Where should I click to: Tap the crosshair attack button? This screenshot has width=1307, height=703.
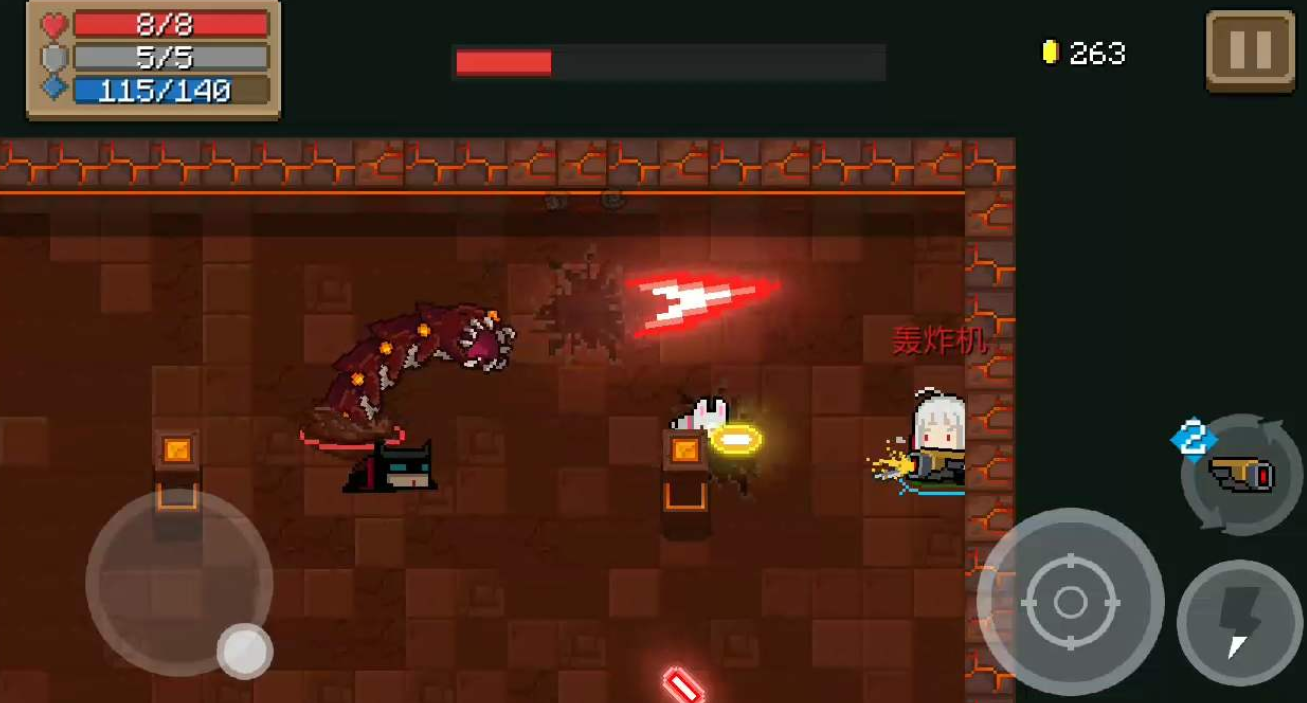click(1070, 602)
